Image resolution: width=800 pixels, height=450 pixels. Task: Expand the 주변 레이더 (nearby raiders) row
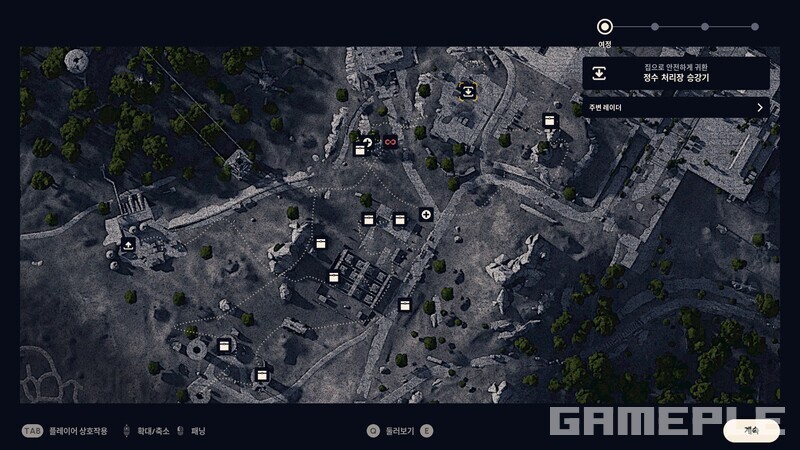(x=676, y=107)
